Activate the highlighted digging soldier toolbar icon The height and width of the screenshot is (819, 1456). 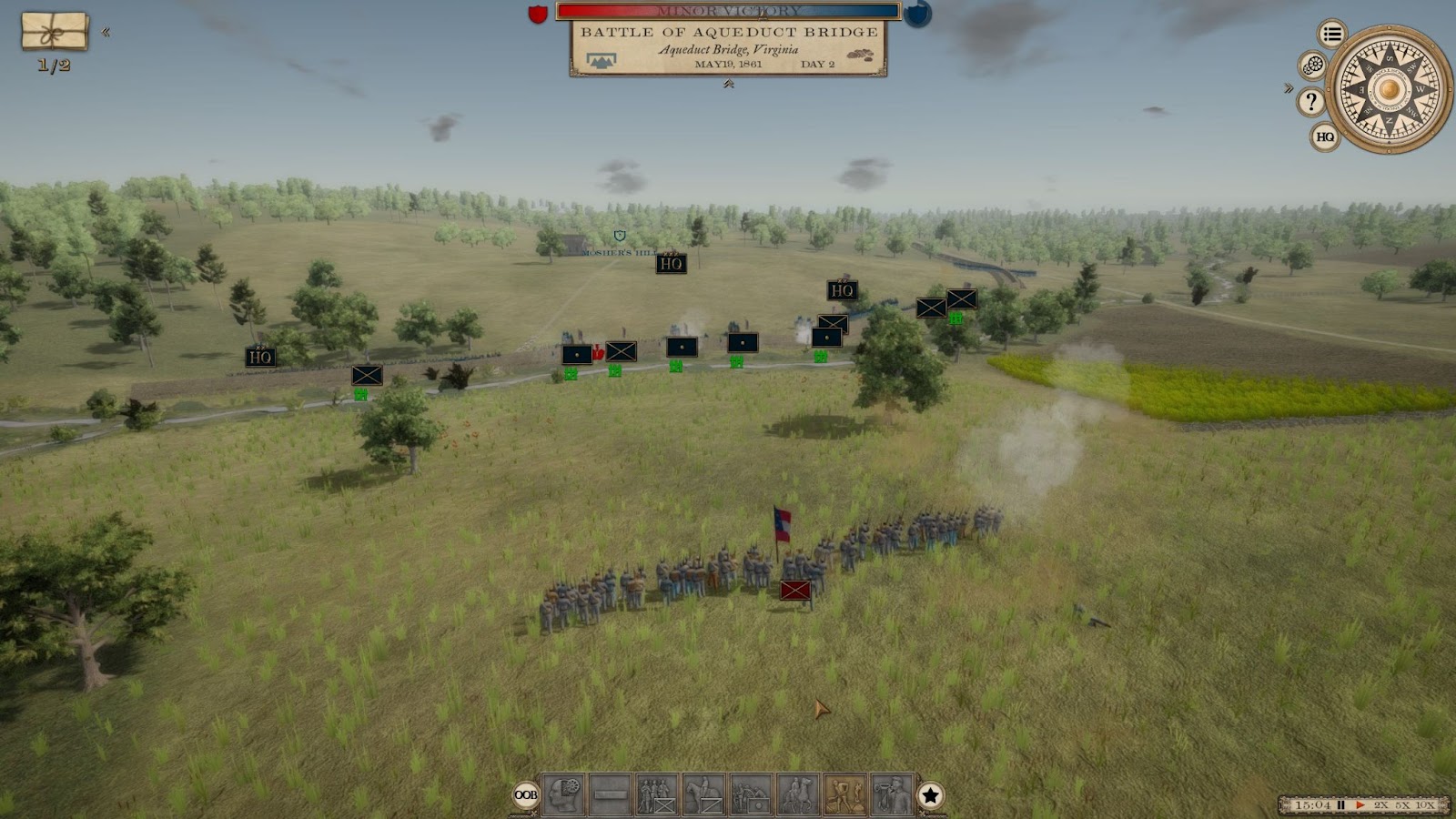coord(845,794)
